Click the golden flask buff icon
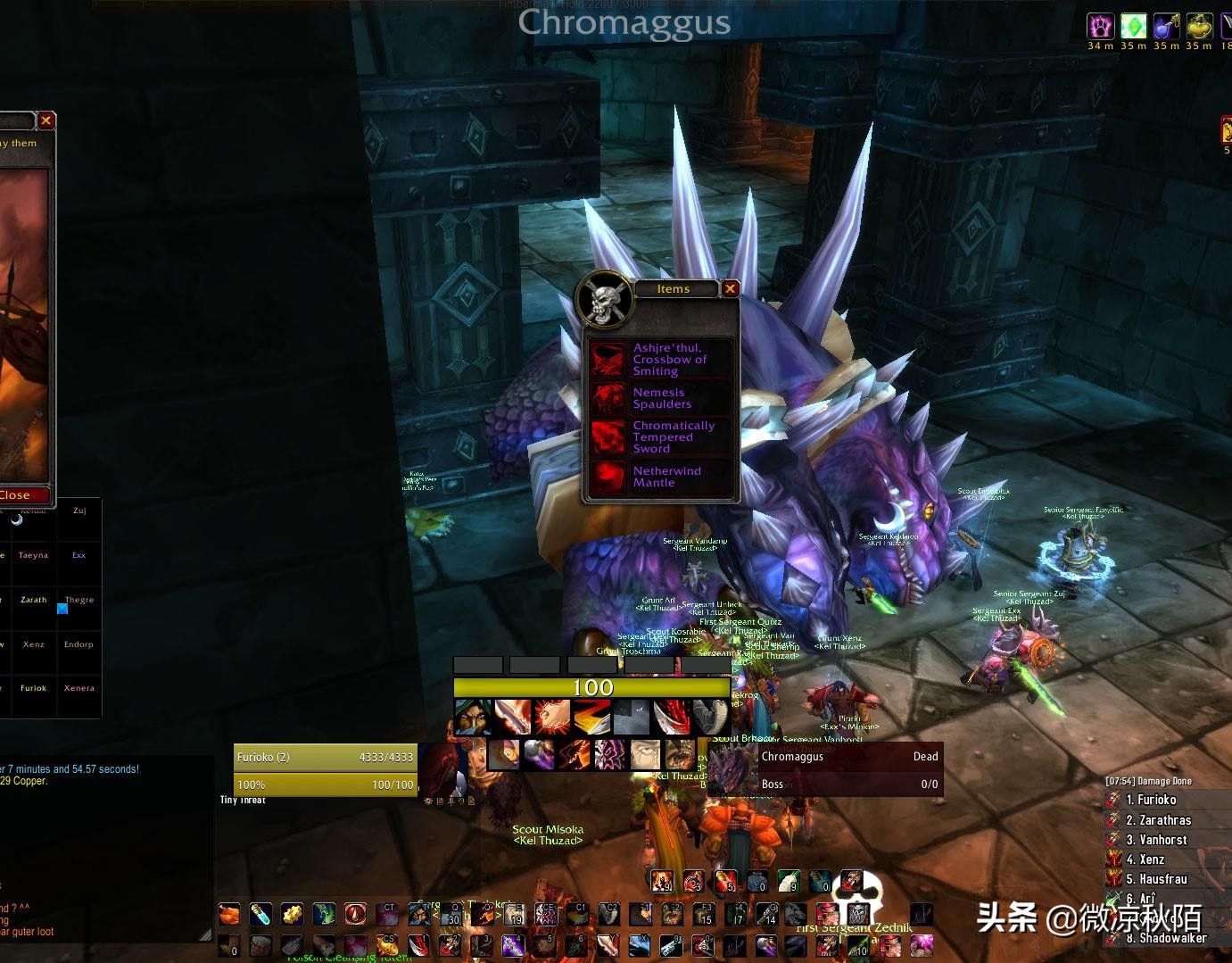Viewport: 1232px width, 963px height. point(1199,26)
